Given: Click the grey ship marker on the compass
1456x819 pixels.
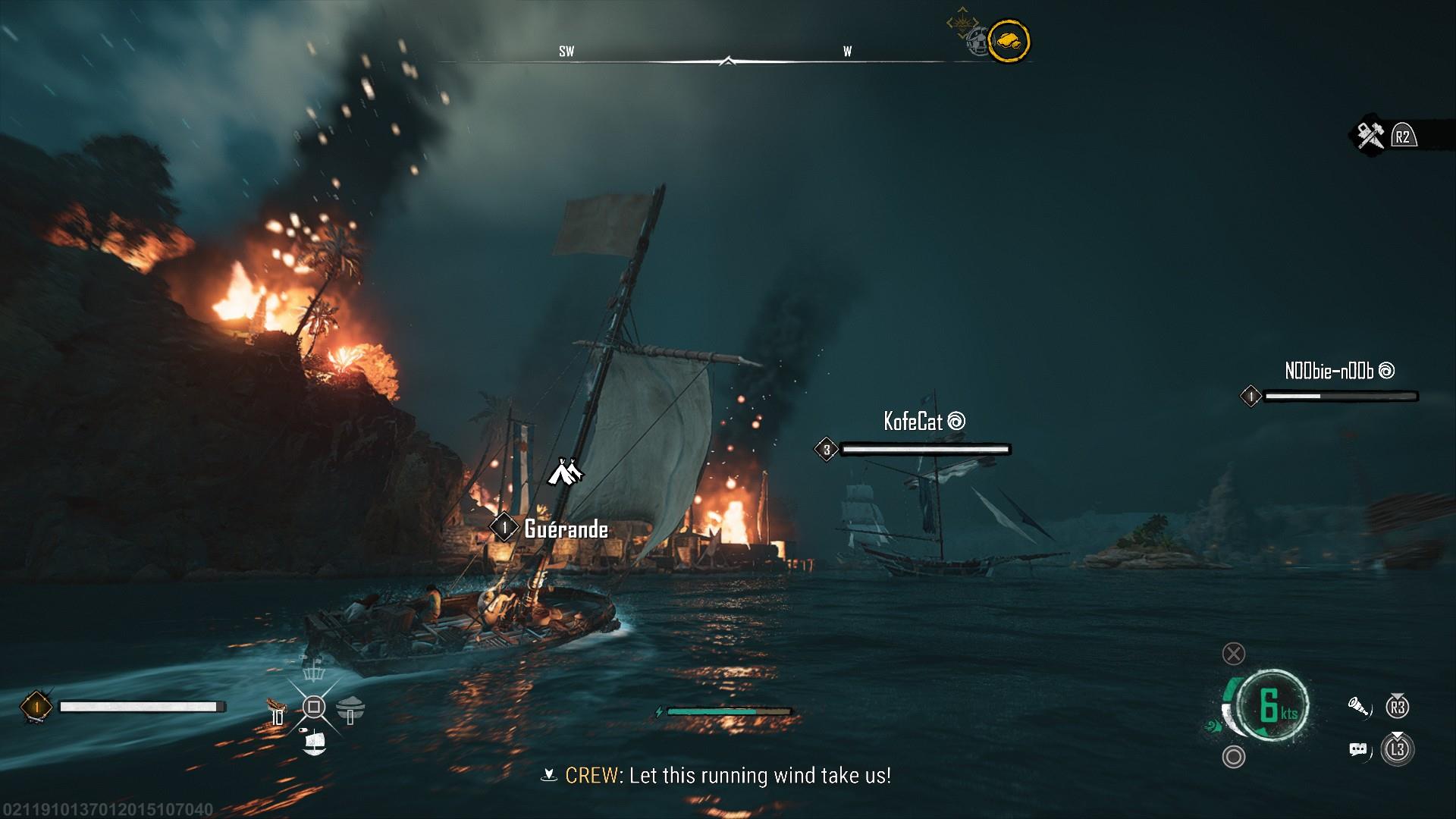Looking at the screenshot, I should coord(979,42).
